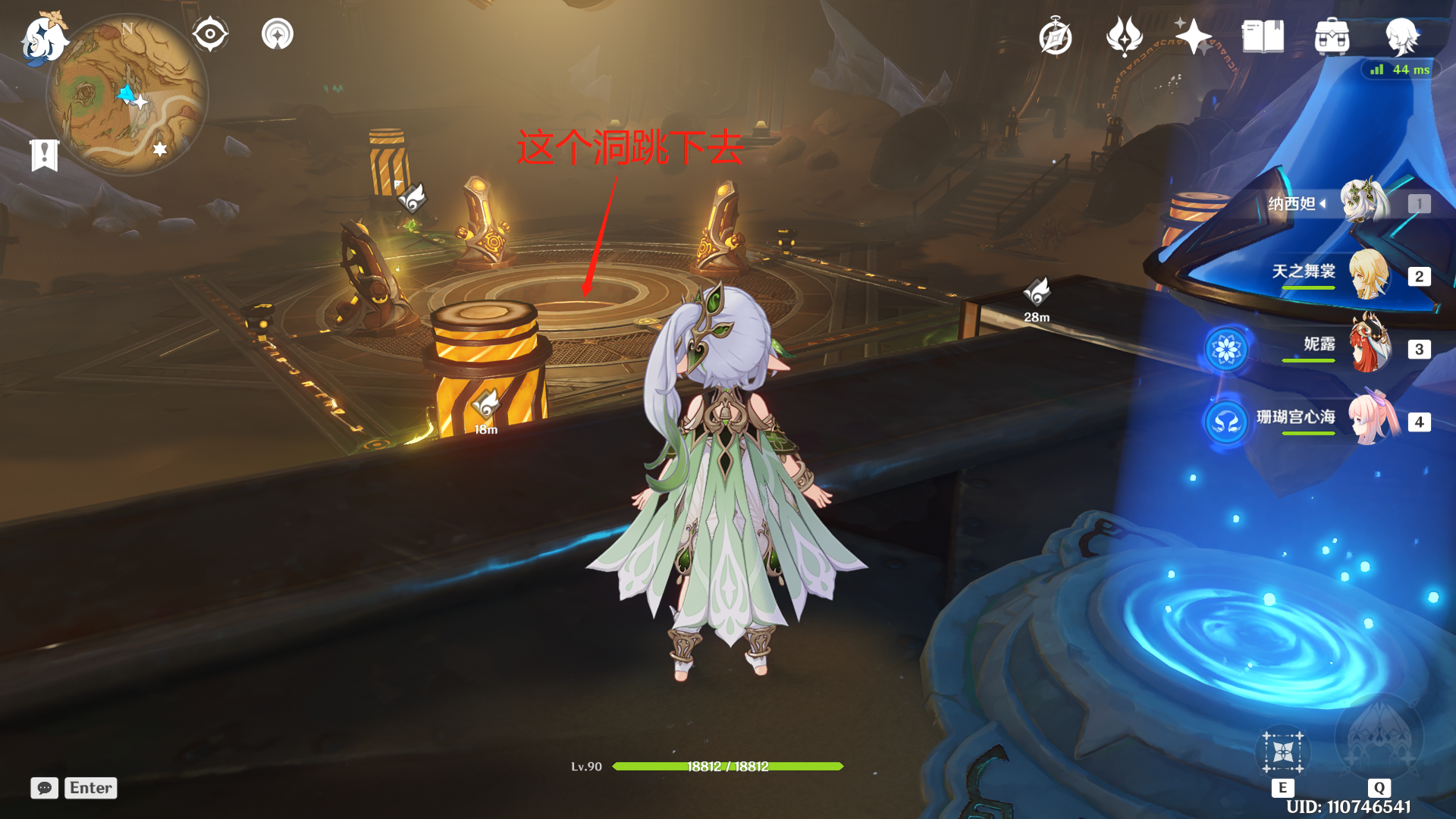
Task: Open the Paimon menu
Action: 43,38
